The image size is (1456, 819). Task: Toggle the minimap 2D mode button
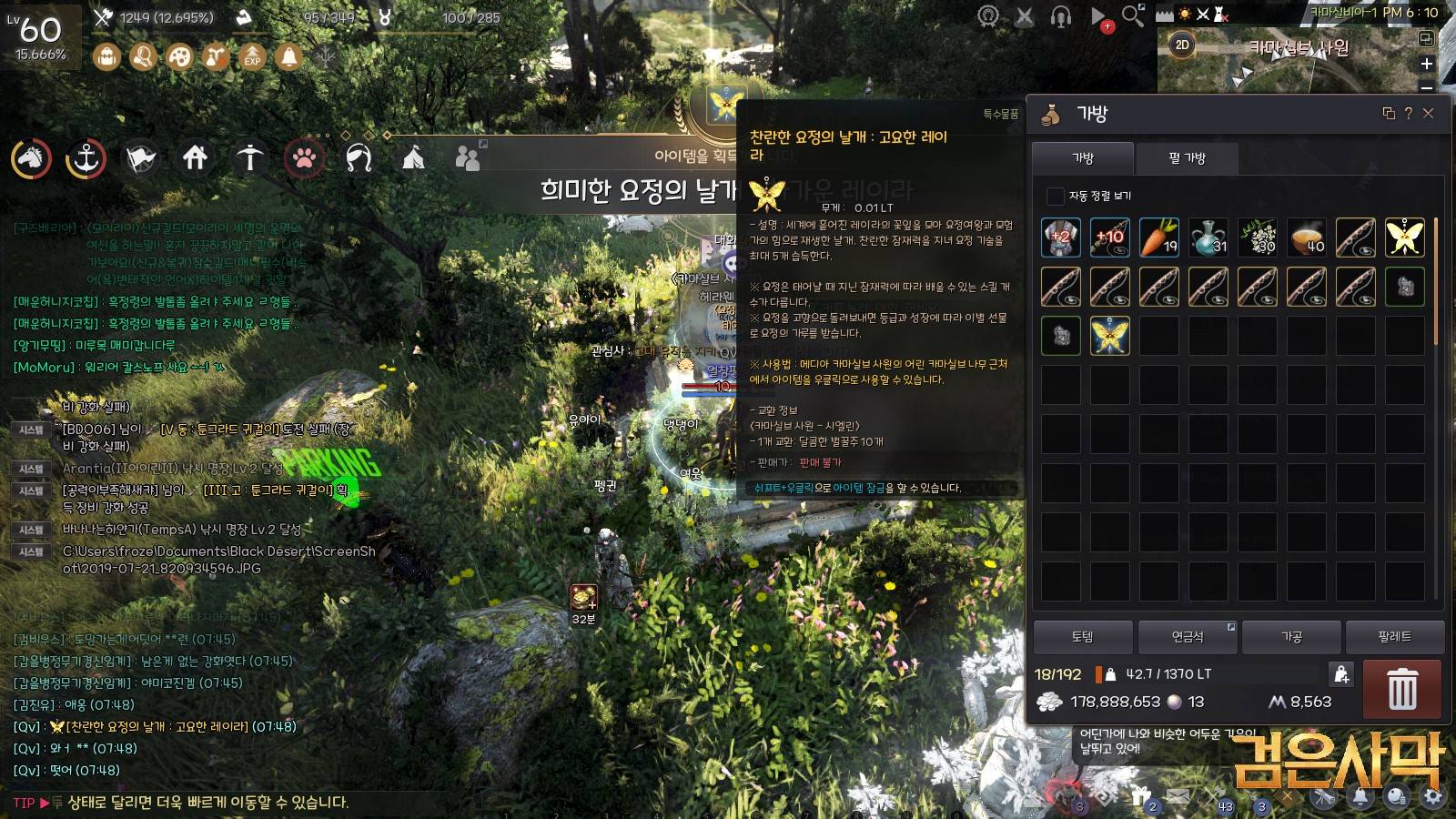tap(1182, 45)
